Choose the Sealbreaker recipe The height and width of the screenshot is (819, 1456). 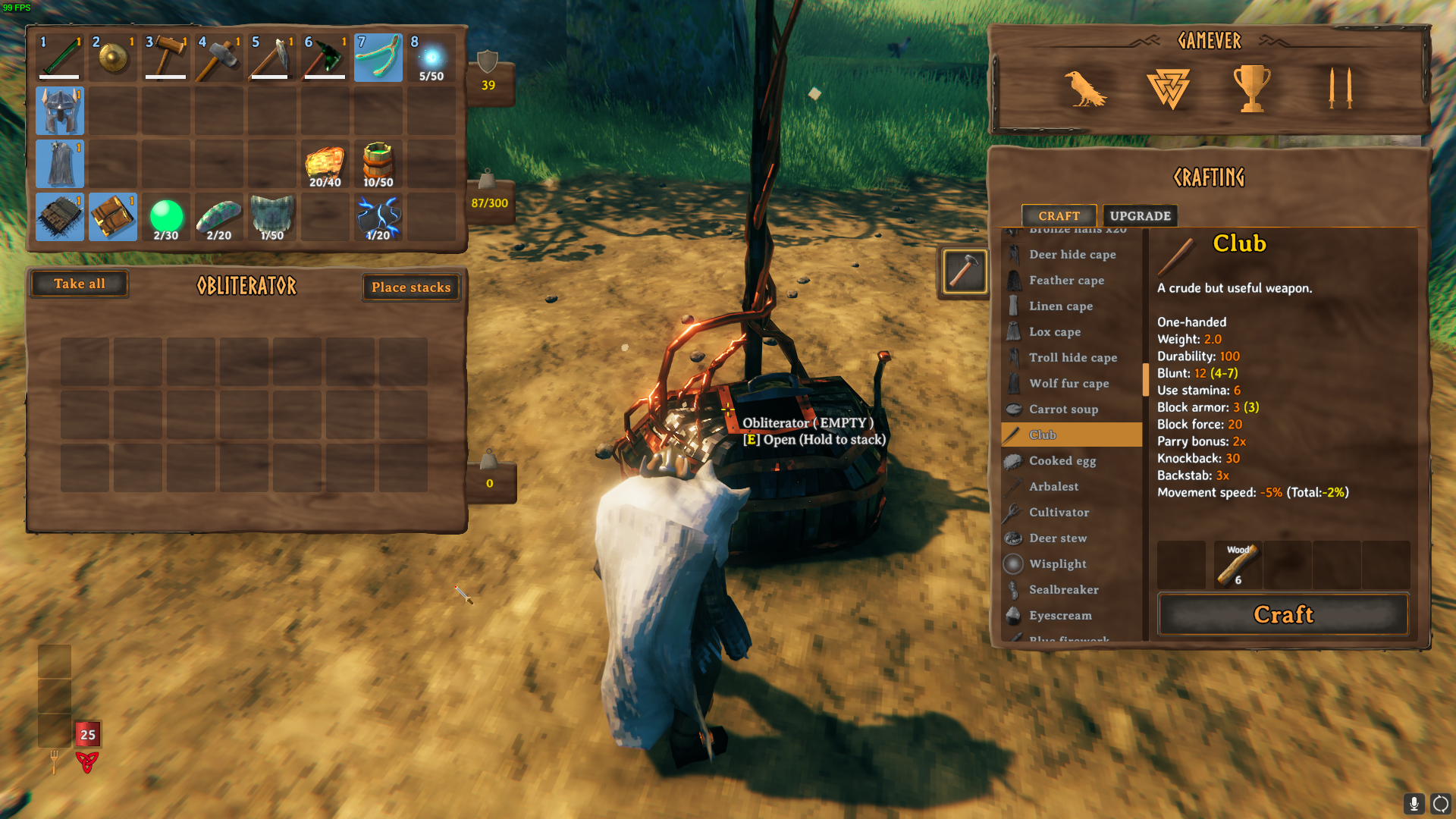click(1063, 590)
